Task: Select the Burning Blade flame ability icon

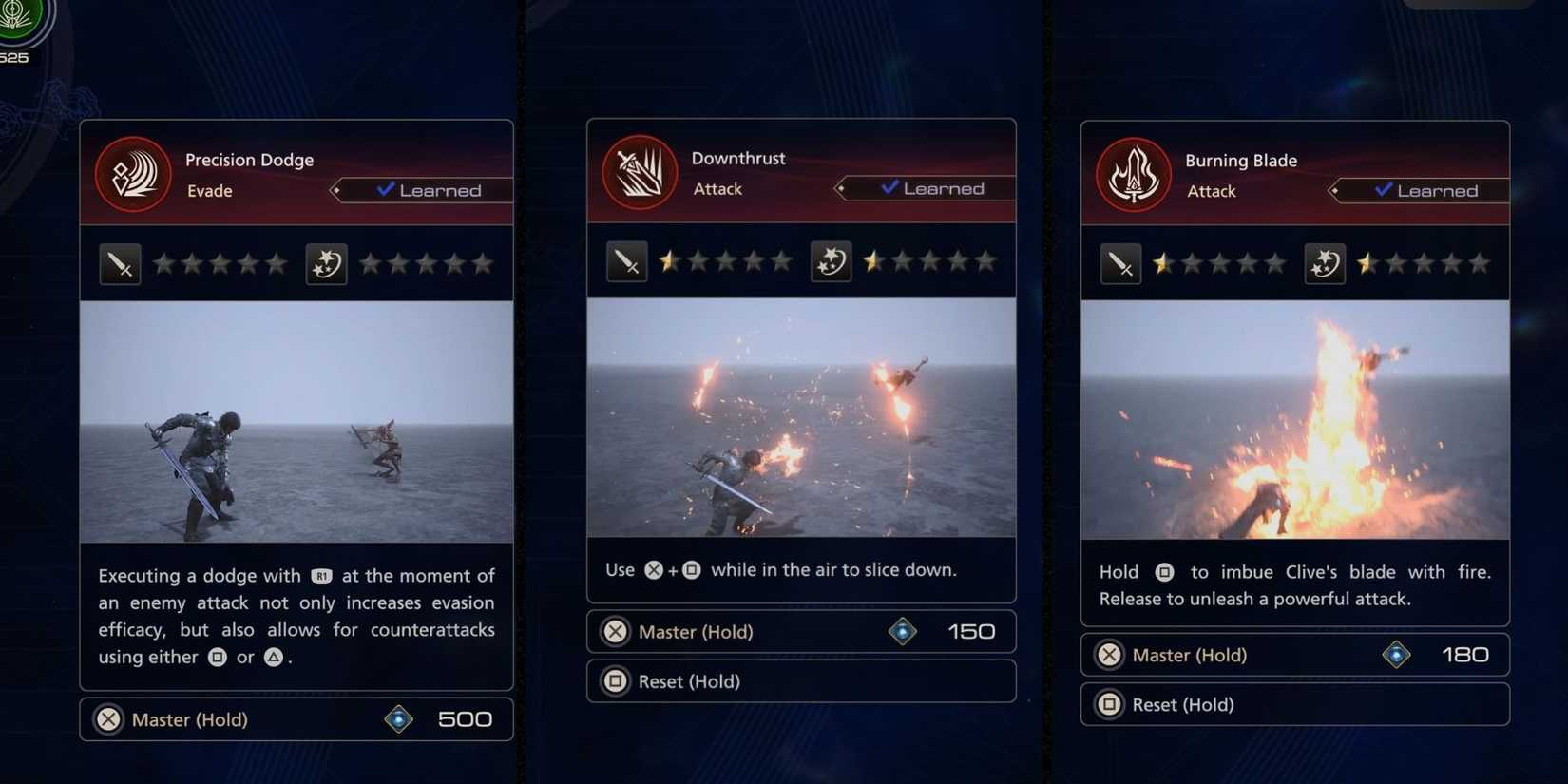Action: (x=1132, y=174)
